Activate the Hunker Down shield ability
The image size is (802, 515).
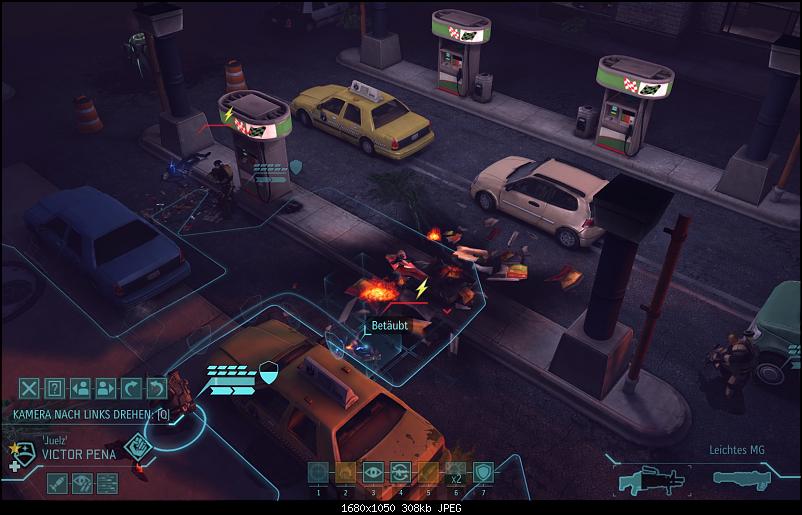click(x=483, y=473)
